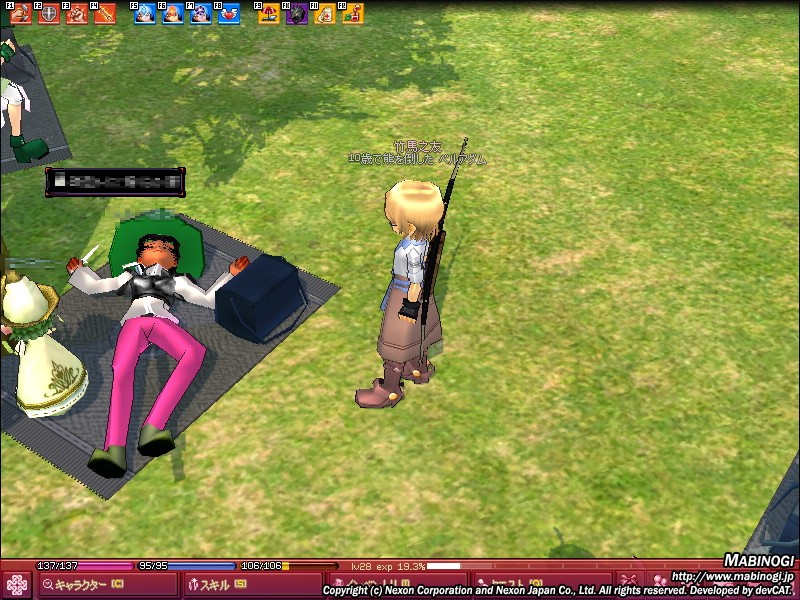Activate the F2 shield defense skill
This screenshot has width=800, height=600.
tap(48, 14)
